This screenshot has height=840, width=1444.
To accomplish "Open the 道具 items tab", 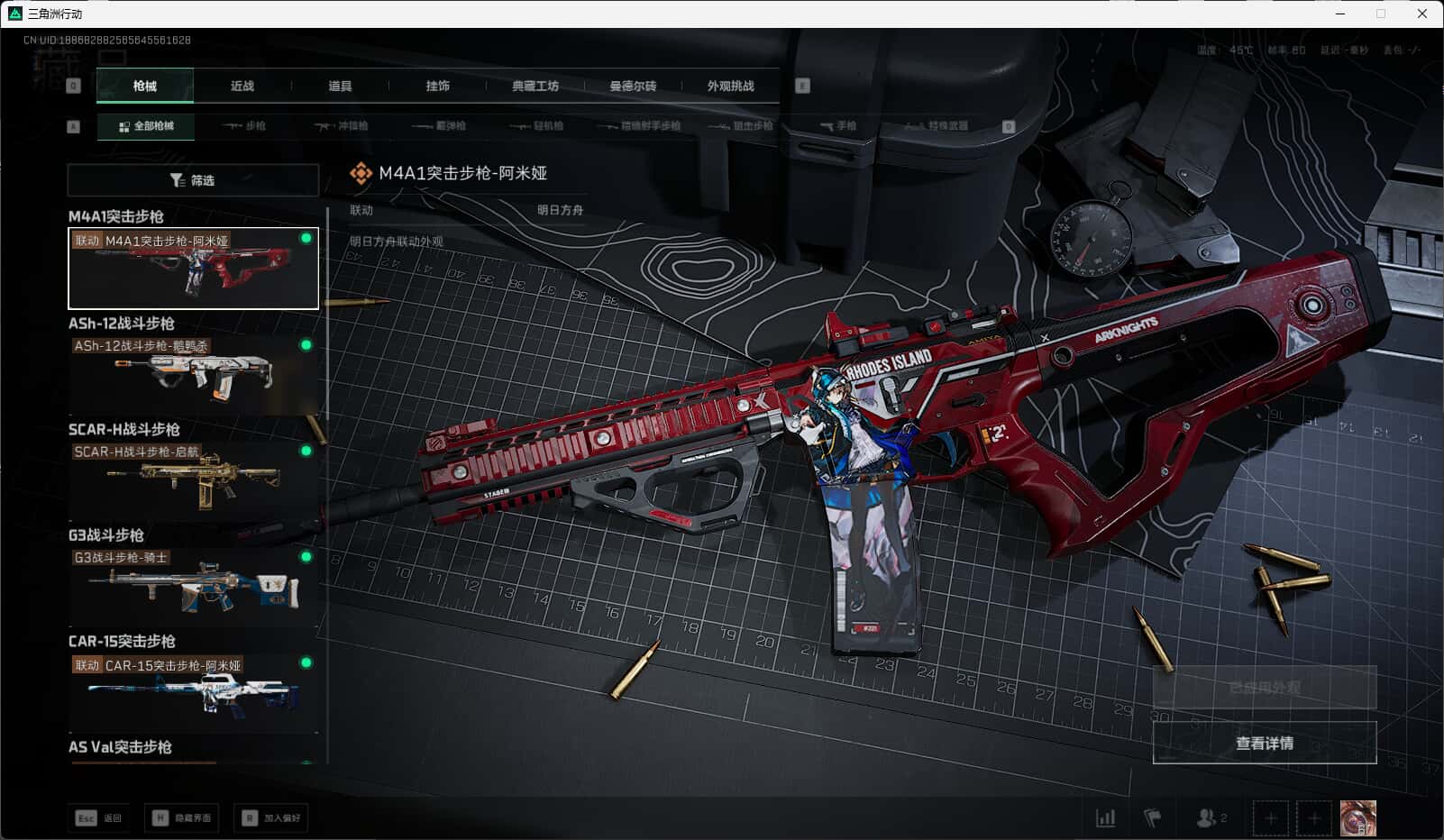I will (340, 87).
